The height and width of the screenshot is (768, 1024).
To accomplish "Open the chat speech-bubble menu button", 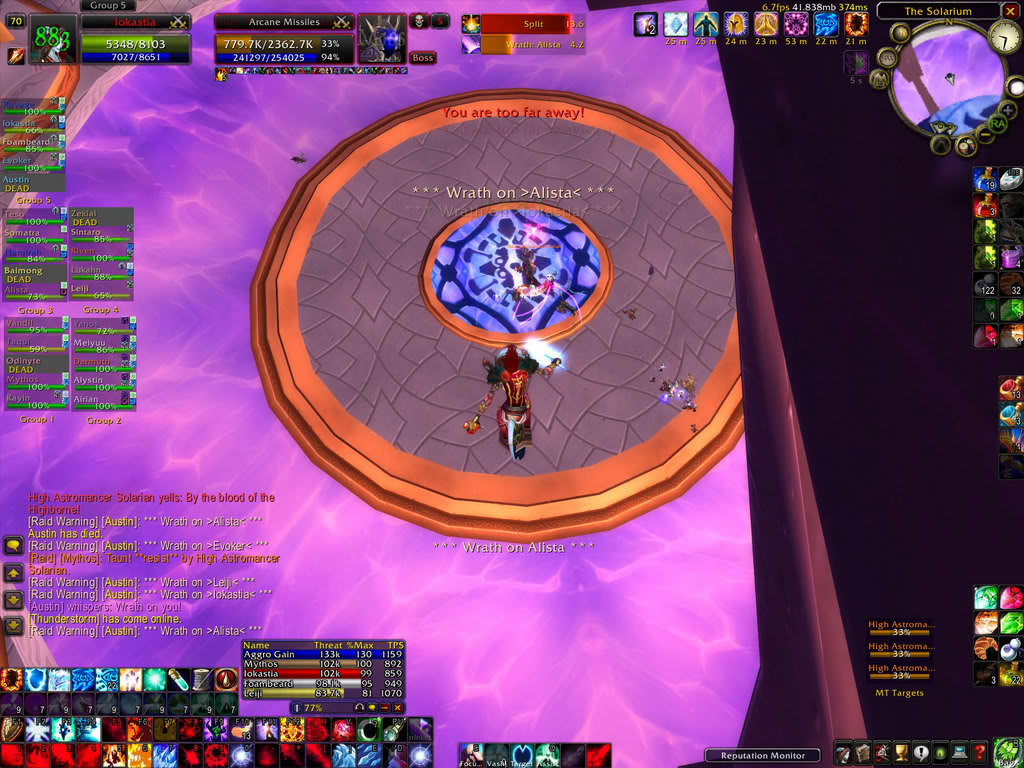I will (x=13, y=545).
